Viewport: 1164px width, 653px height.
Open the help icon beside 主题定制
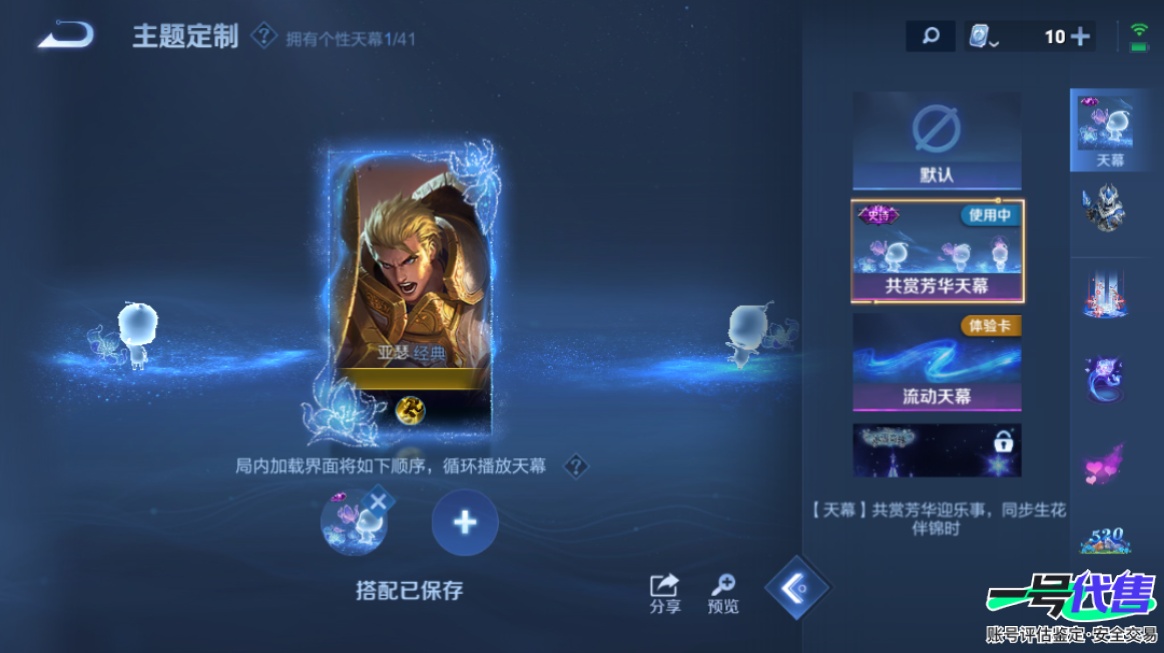pos(263,38)
